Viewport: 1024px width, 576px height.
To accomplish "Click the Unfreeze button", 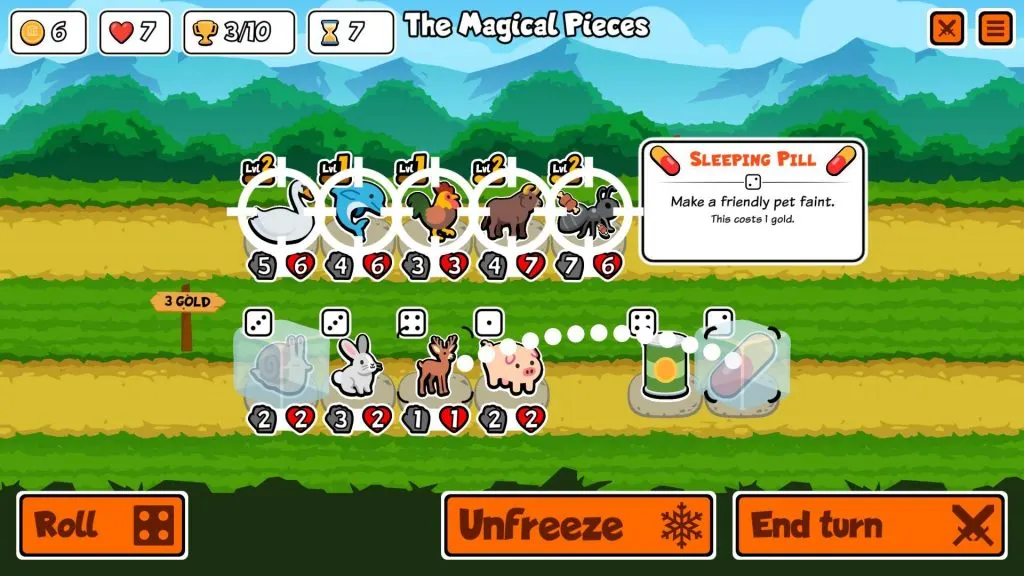I will tap(578, 525).
